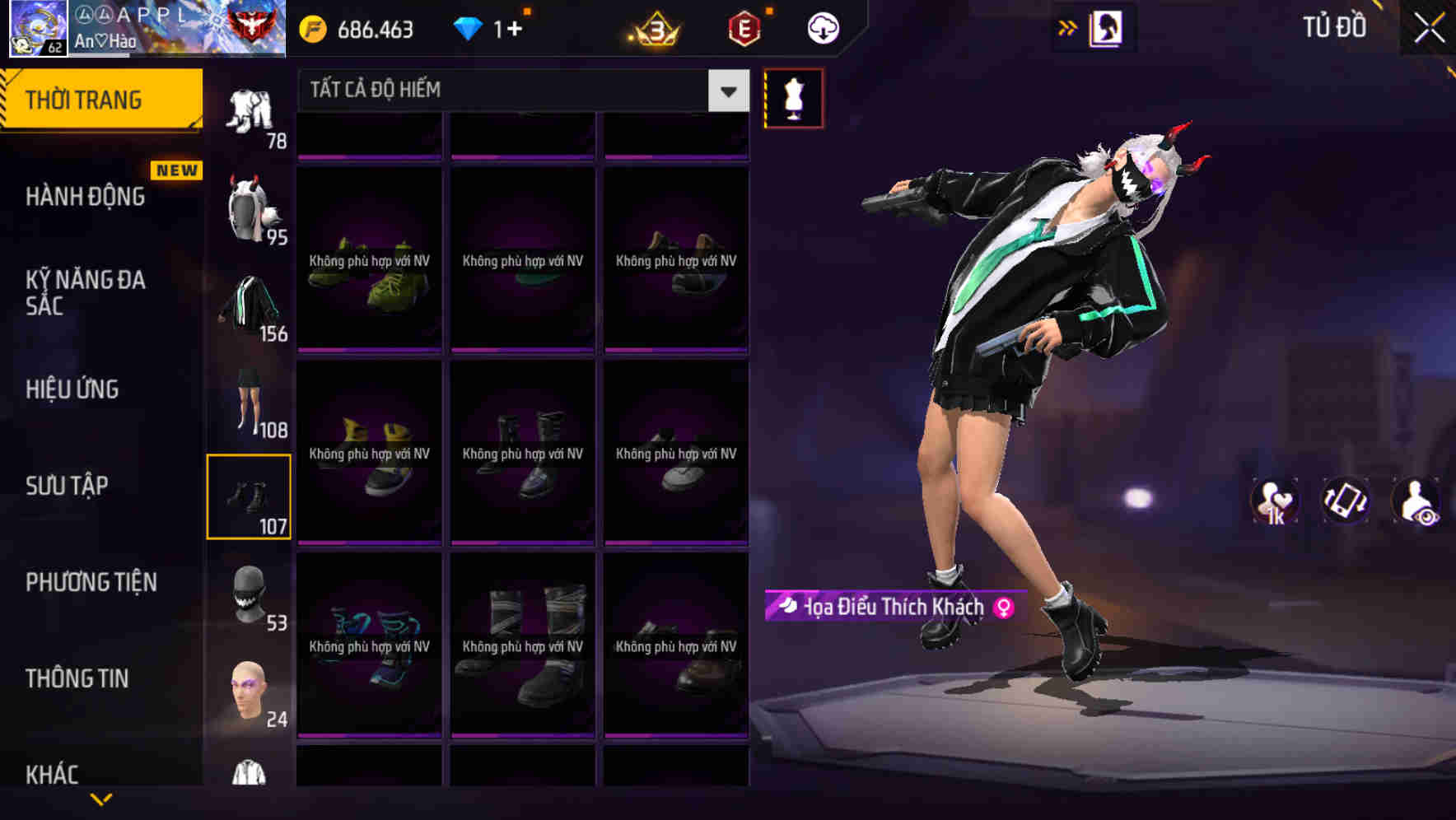This screenshot has height=820, width=1456.
Task: Click the yellow double-arrow icon at the top
Action: [x=1068, y=27]
